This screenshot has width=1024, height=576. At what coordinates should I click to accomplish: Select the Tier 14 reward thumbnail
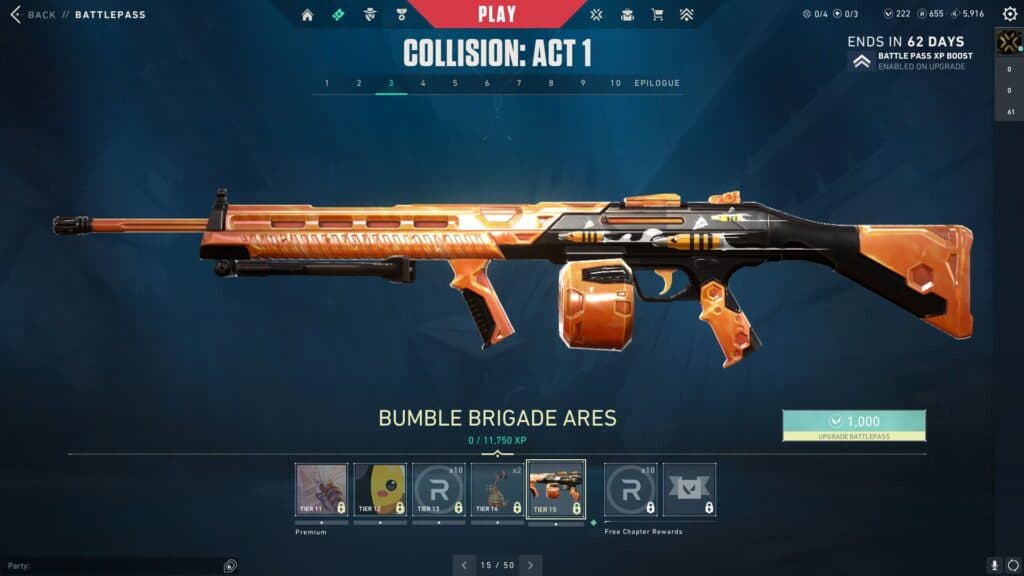[x=497, y=489]
